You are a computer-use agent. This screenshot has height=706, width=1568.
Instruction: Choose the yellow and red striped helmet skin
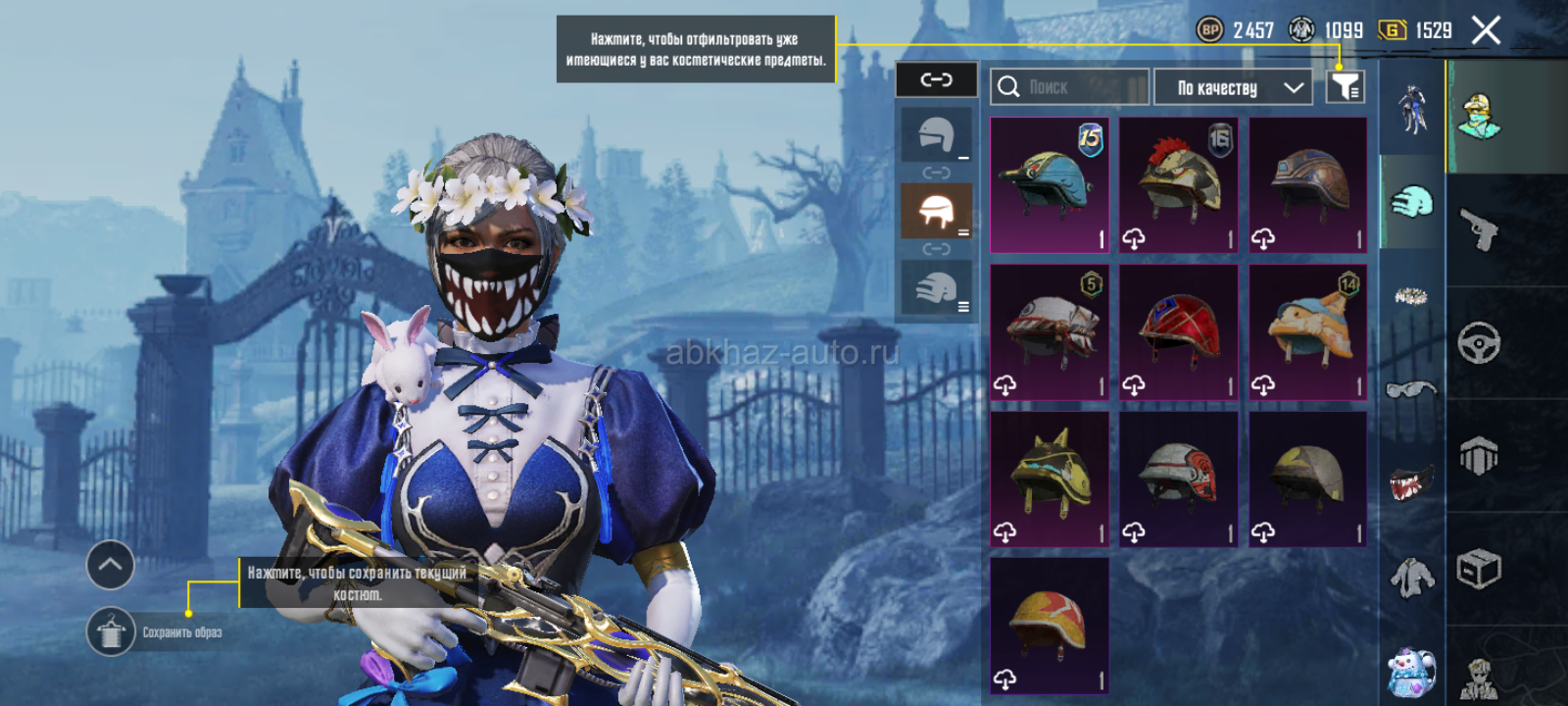click(x=1050, y=626)
